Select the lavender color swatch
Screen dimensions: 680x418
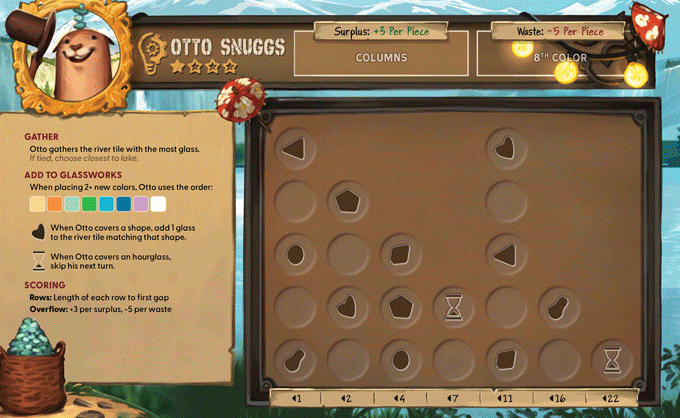(x=141, y=204)
